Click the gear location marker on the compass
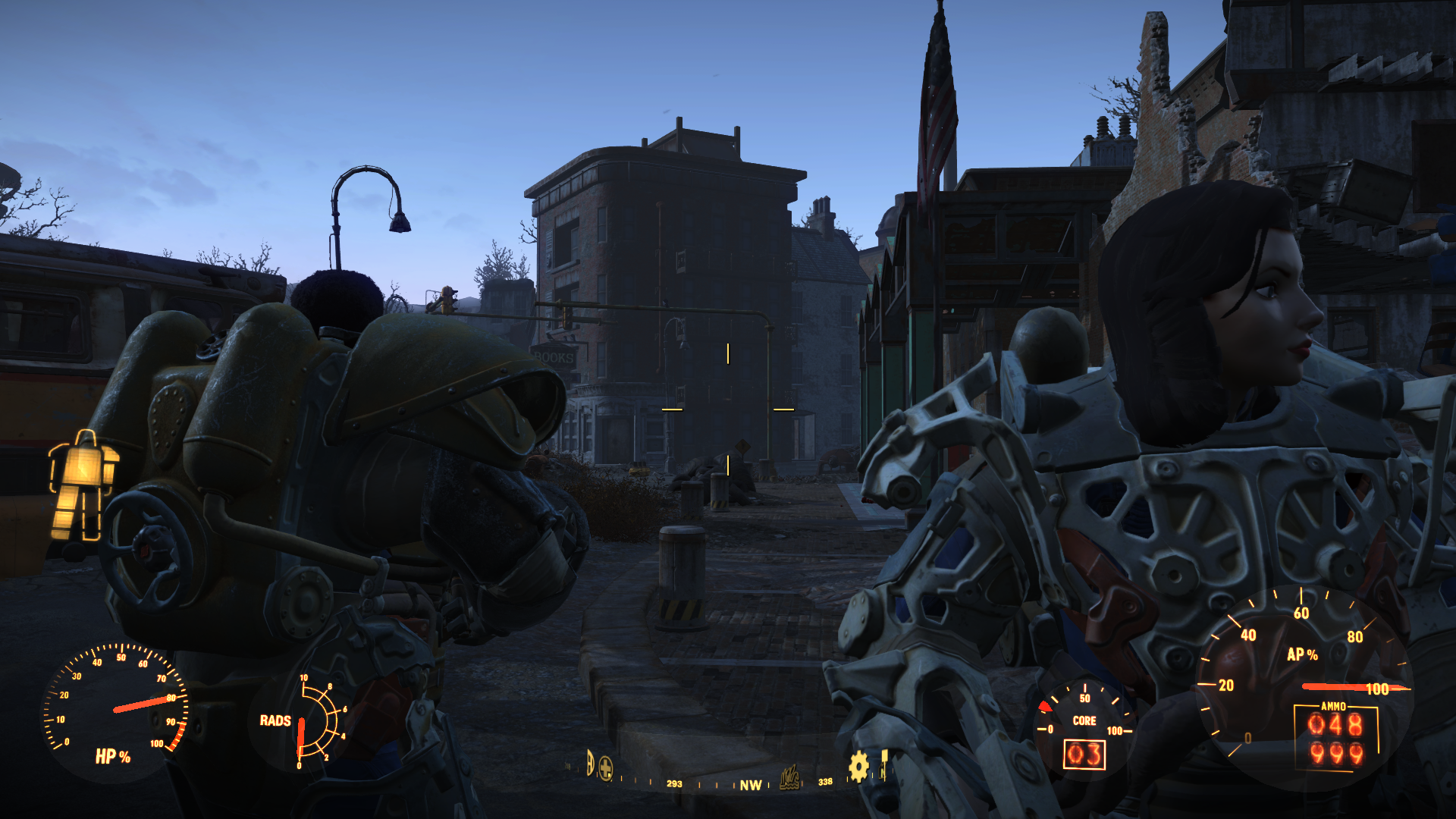The height and width of the screenshot is (819, 1456). (x=858, y=767)
